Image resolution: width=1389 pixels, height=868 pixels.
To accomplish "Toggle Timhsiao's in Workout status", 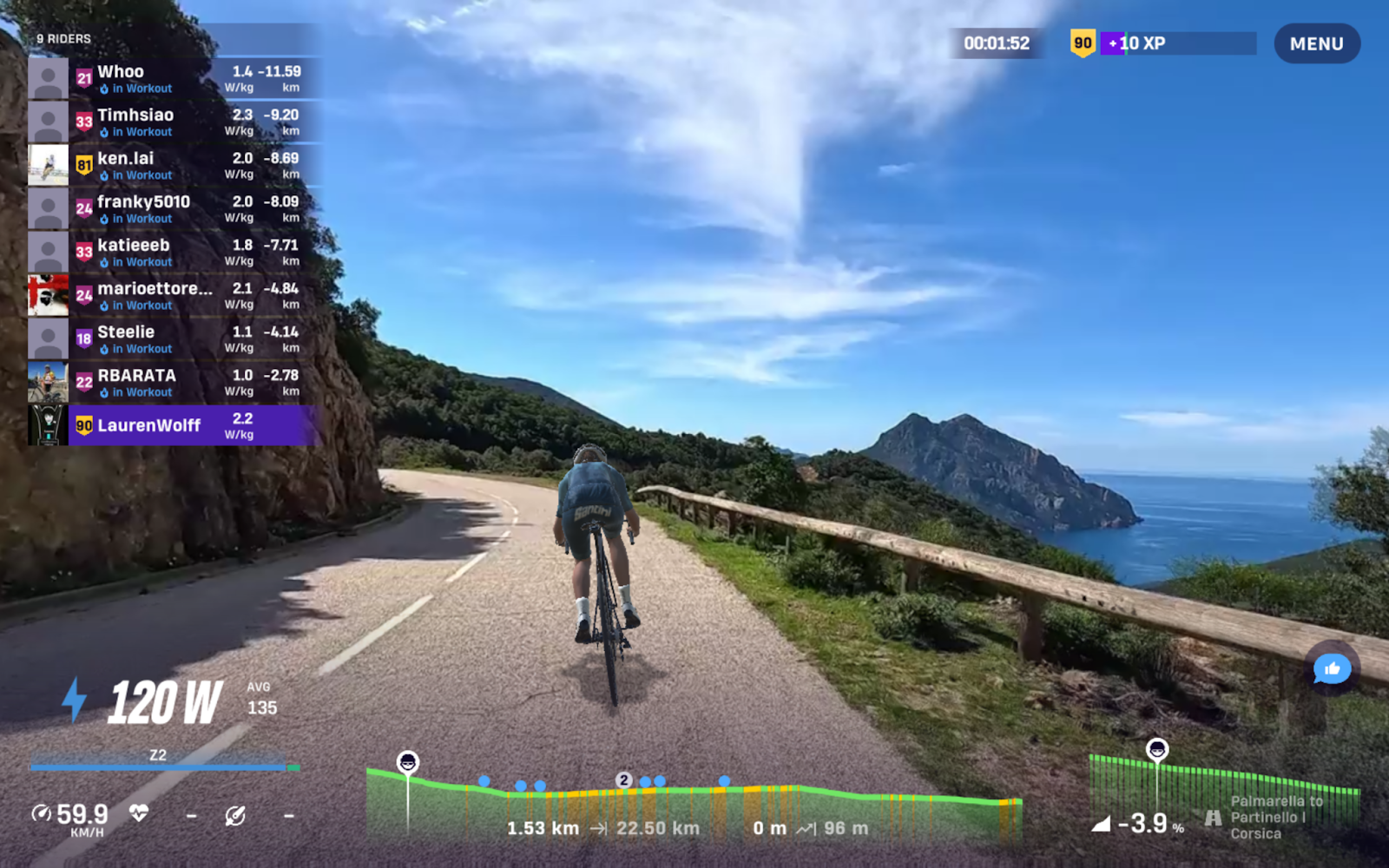I will coord(136,131).
